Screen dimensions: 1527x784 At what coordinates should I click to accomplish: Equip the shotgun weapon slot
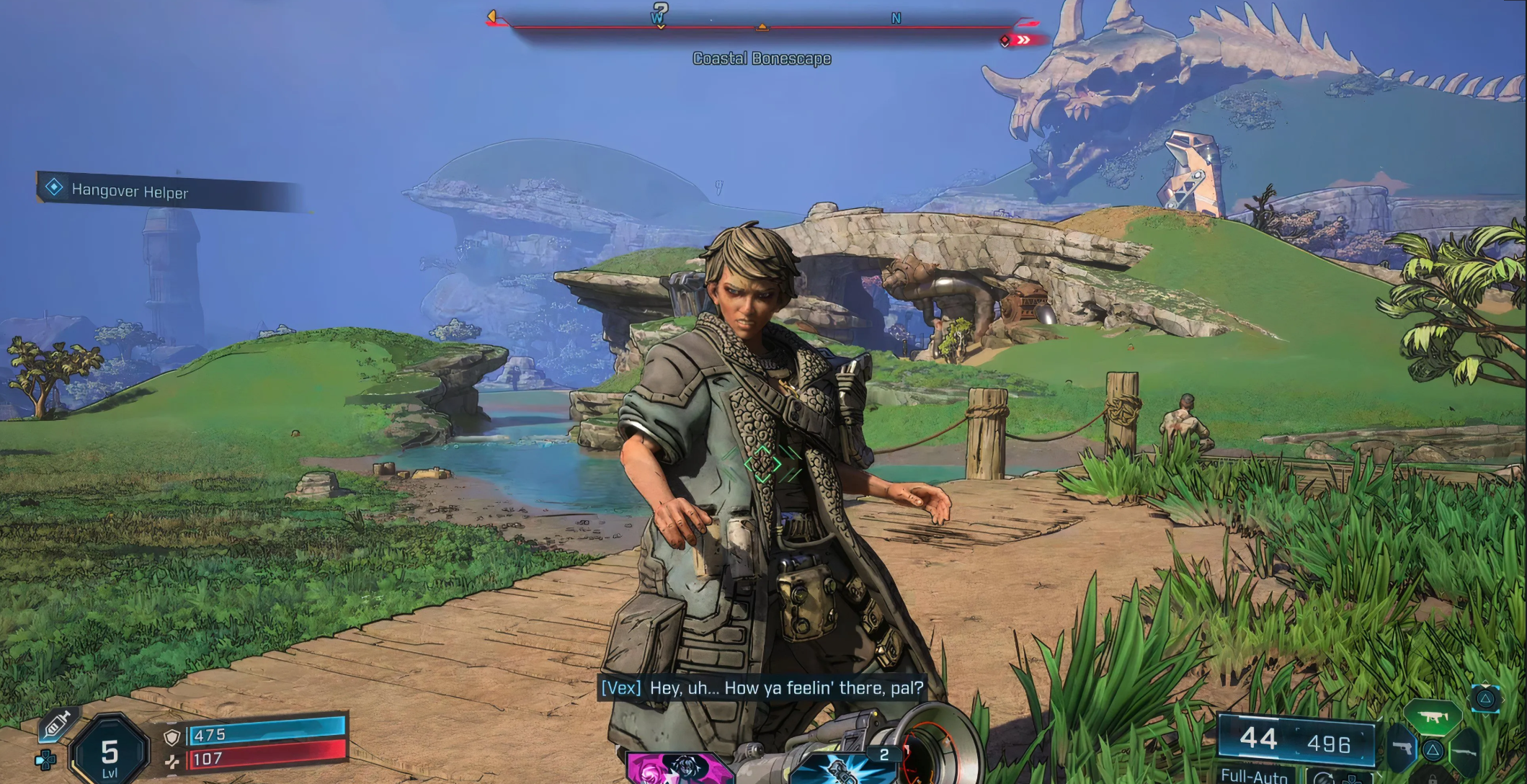[x=1464, y=751]
